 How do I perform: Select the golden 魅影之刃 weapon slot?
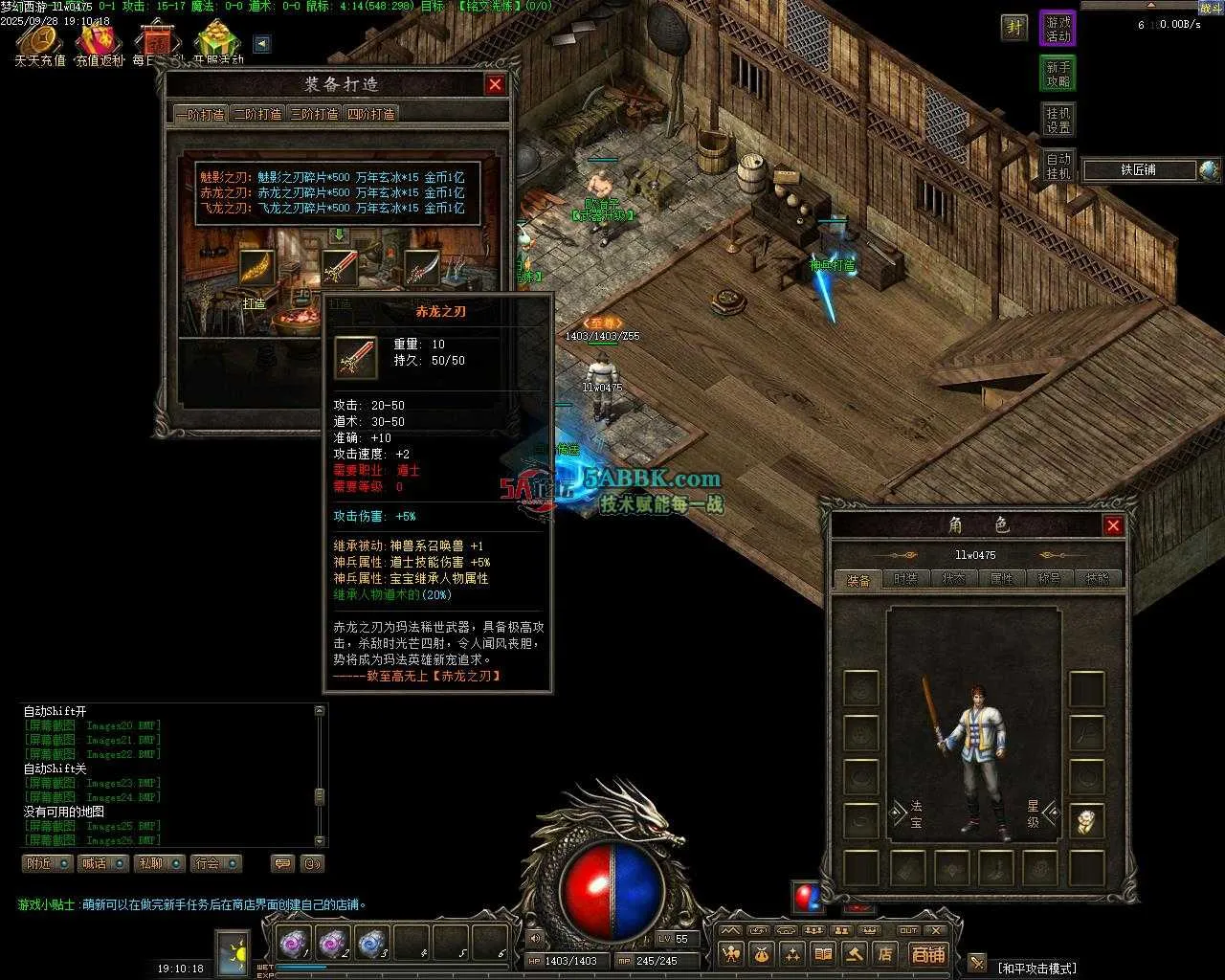coord(256,269)
